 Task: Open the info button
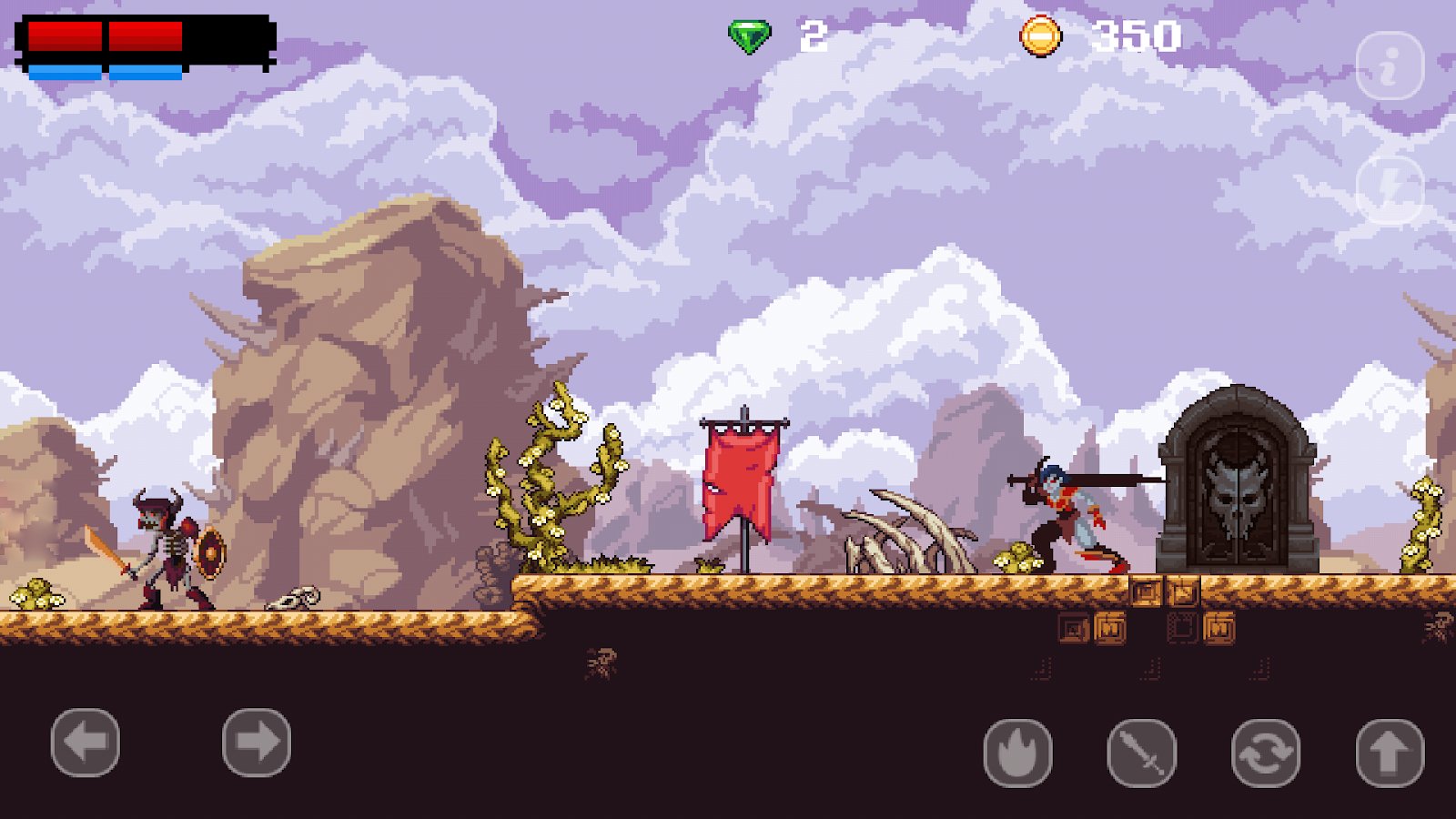coord(1390,66)
